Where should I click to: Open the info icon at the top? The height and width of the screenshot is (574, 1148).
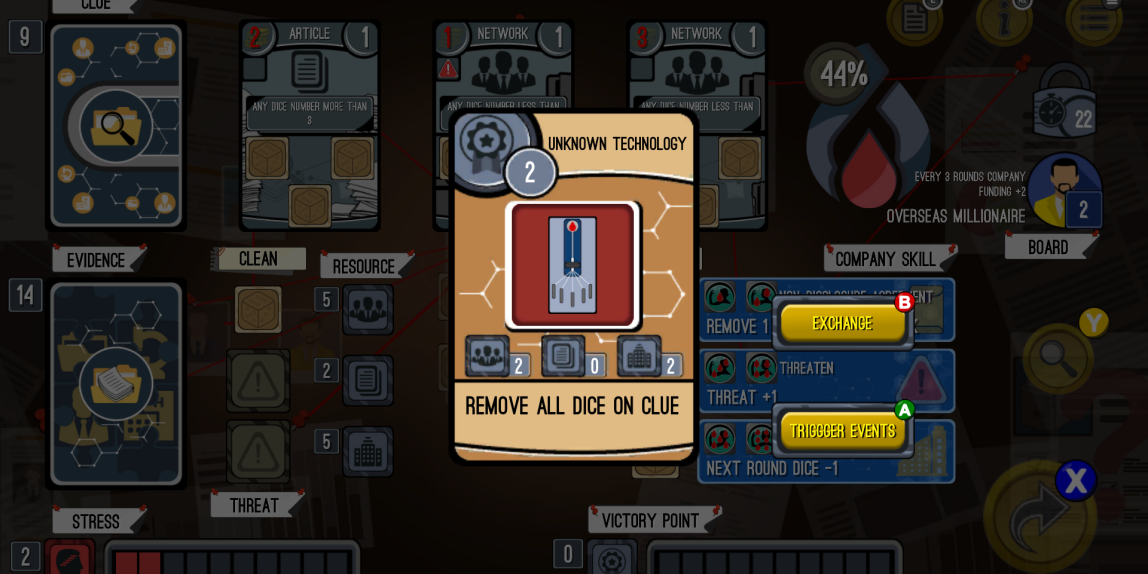(x=1003, y=17)
